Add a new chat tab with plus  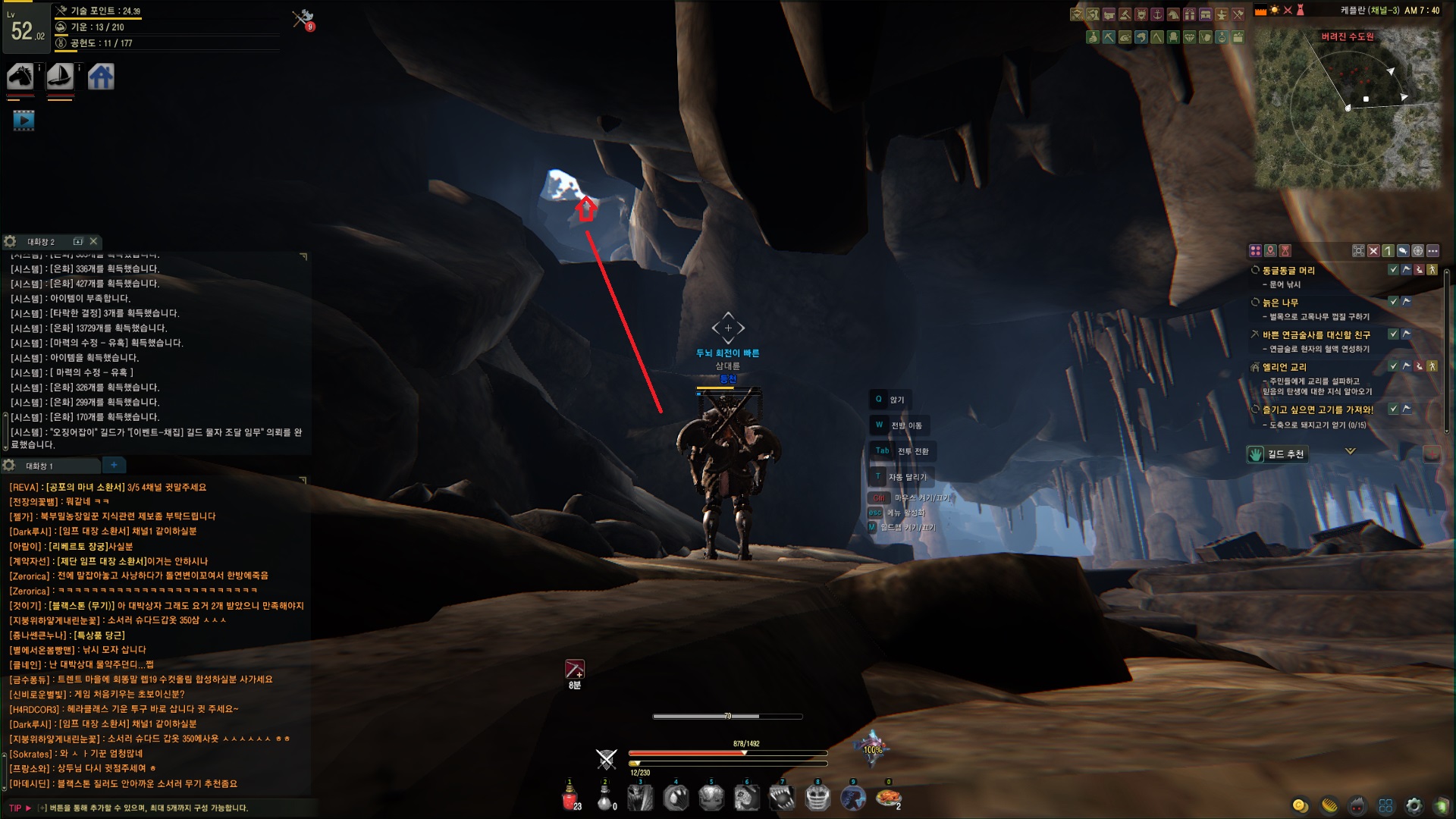(x=114, y=465)
